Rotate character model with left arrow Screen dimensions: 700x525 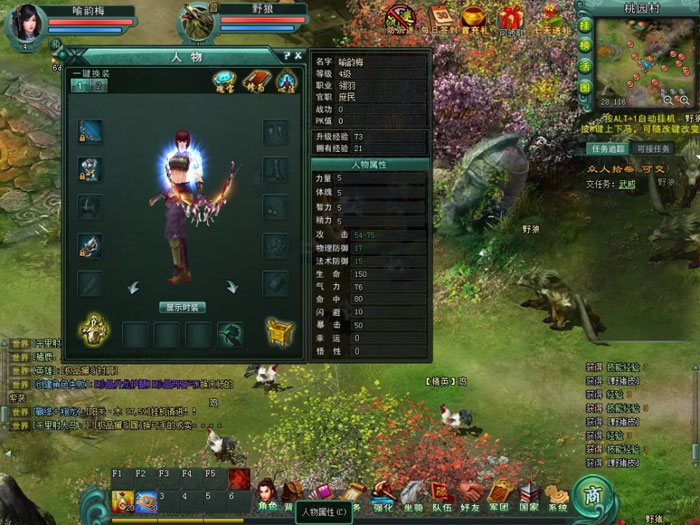(133, 287)
